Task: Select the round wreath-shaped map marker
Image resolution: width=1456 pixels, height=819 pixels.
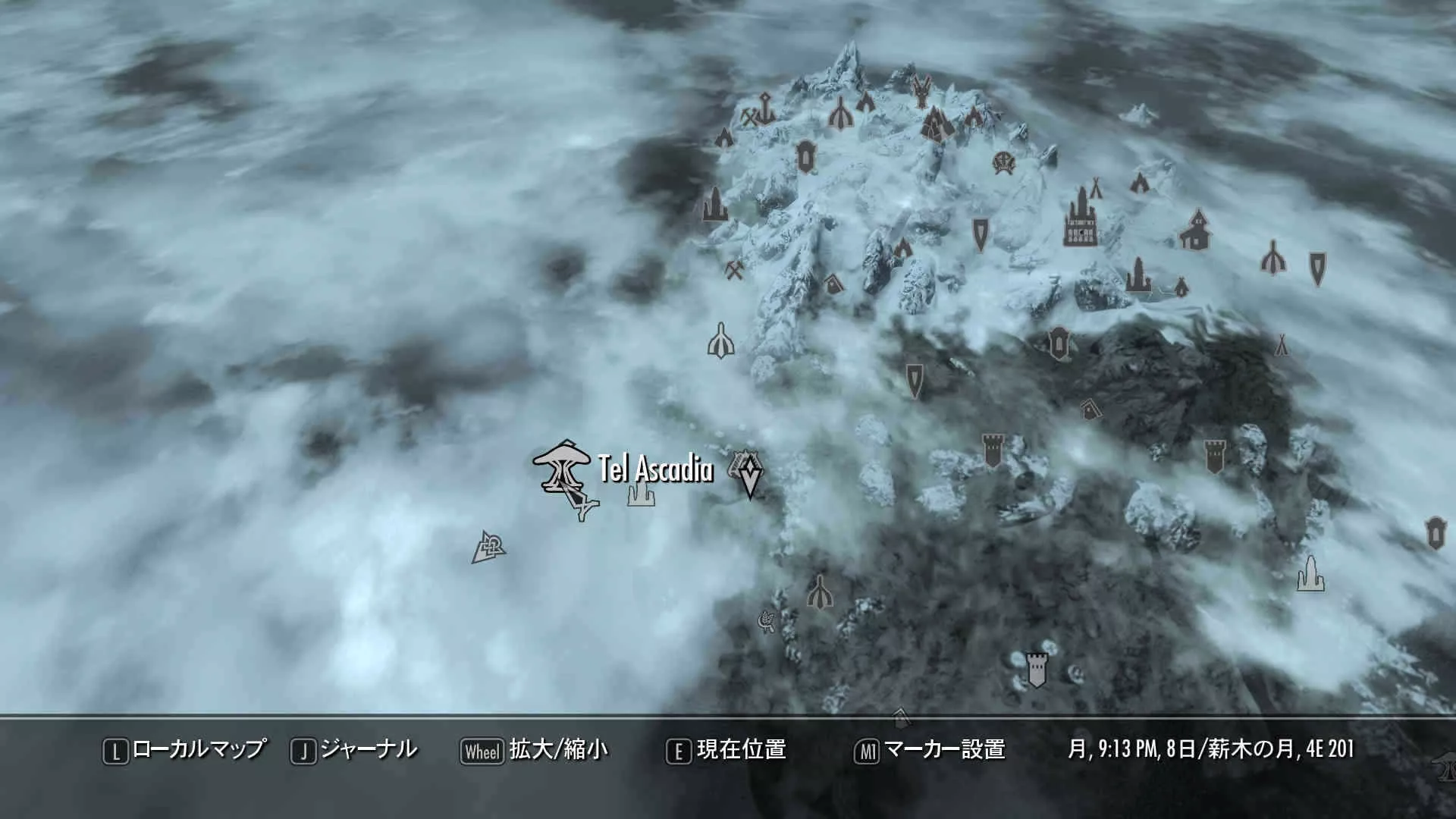Action: point(1004,162)
